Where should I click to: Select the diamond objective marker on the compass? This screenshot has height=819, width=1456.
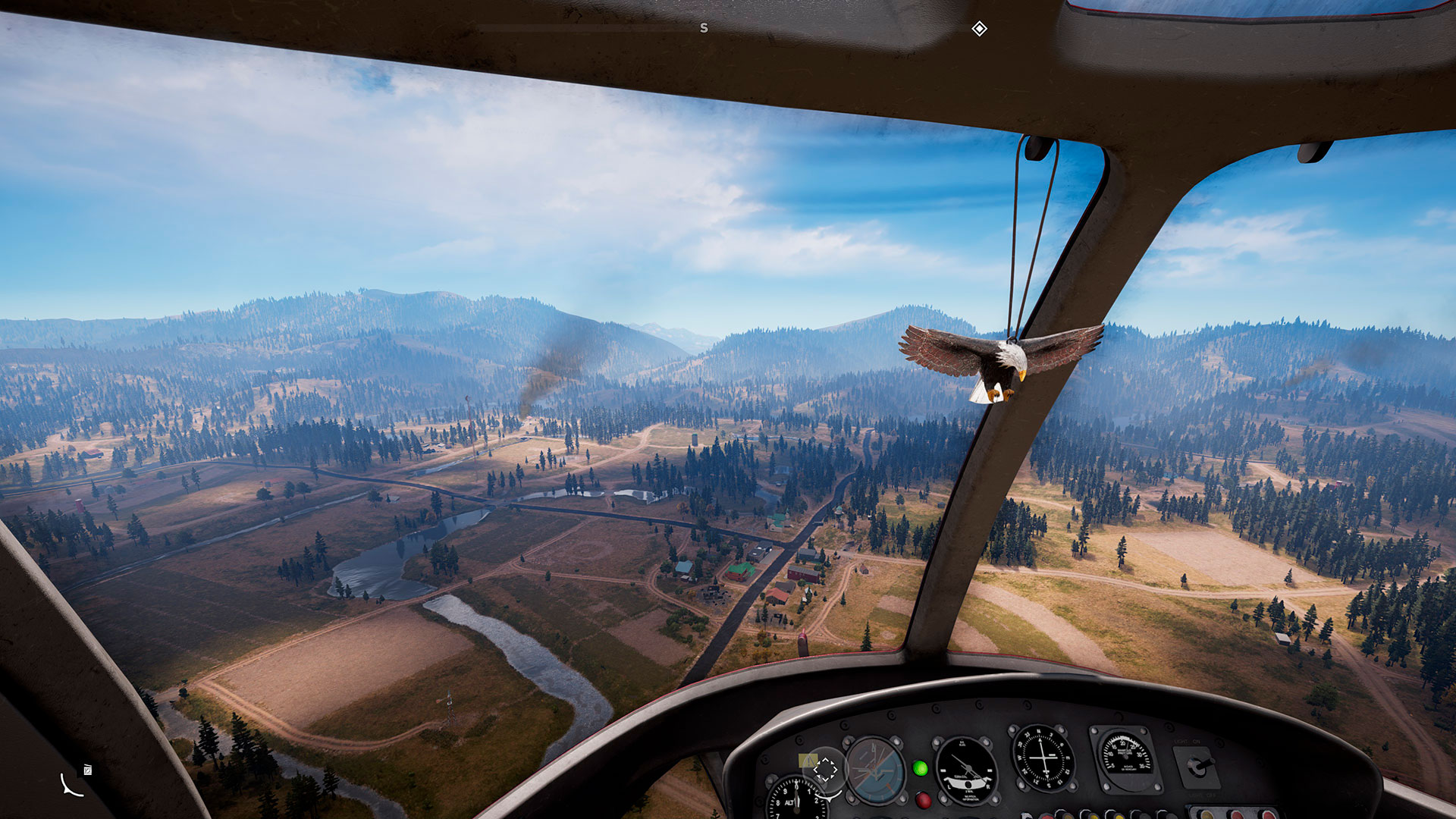(979, 29)
